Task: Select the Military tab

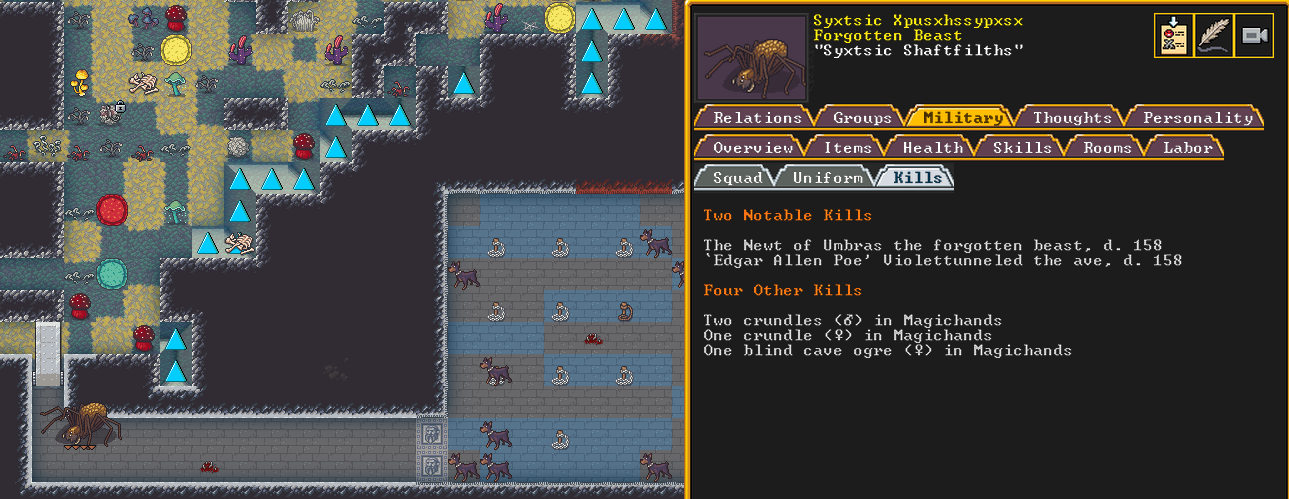Action: click(963, 118)
